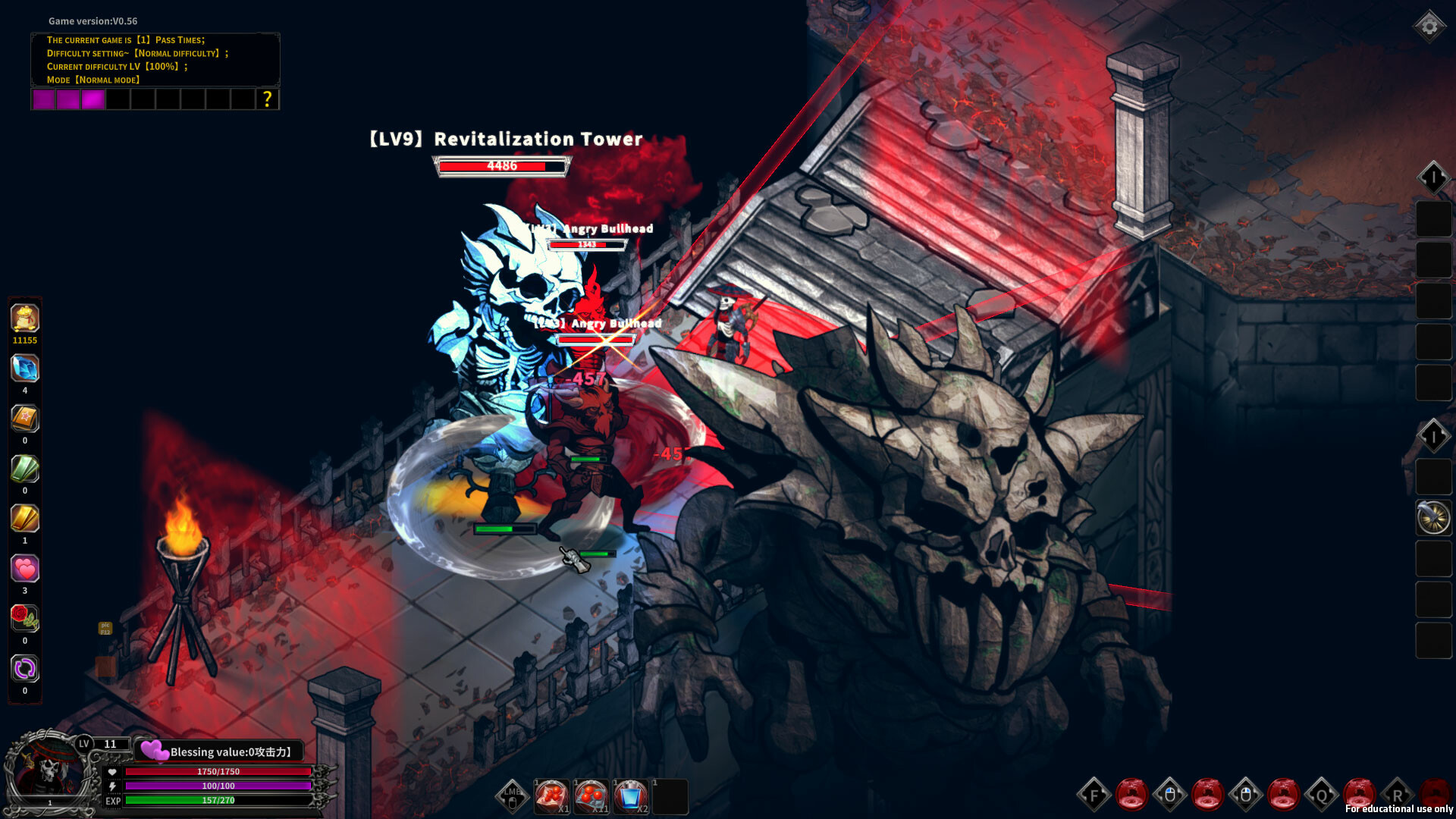
Task: Click the green tickets inventory icon
Action: coord(25,469)
